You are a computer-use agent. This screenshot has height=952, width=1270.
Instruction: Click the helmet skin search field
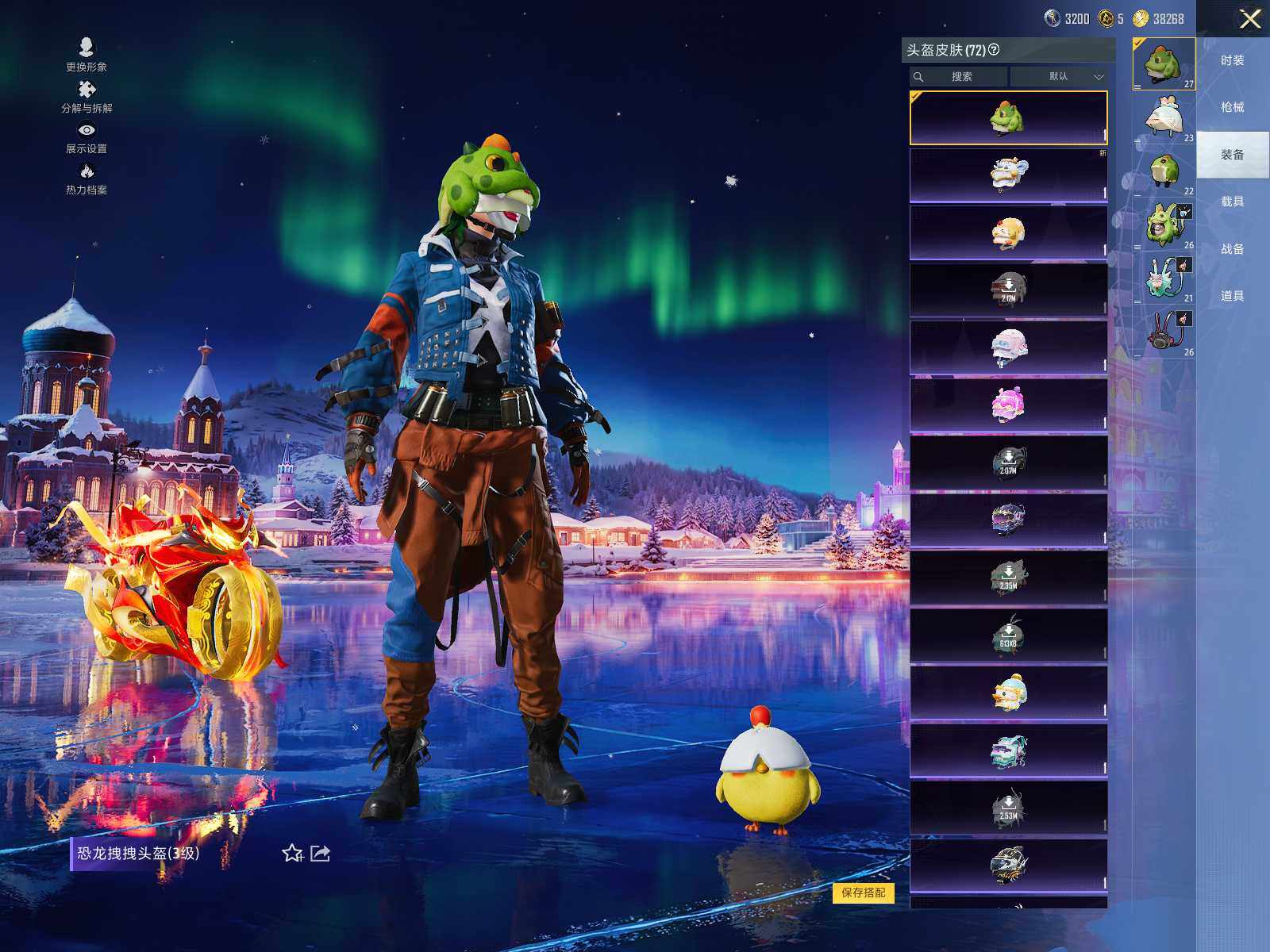coord(960,77)
